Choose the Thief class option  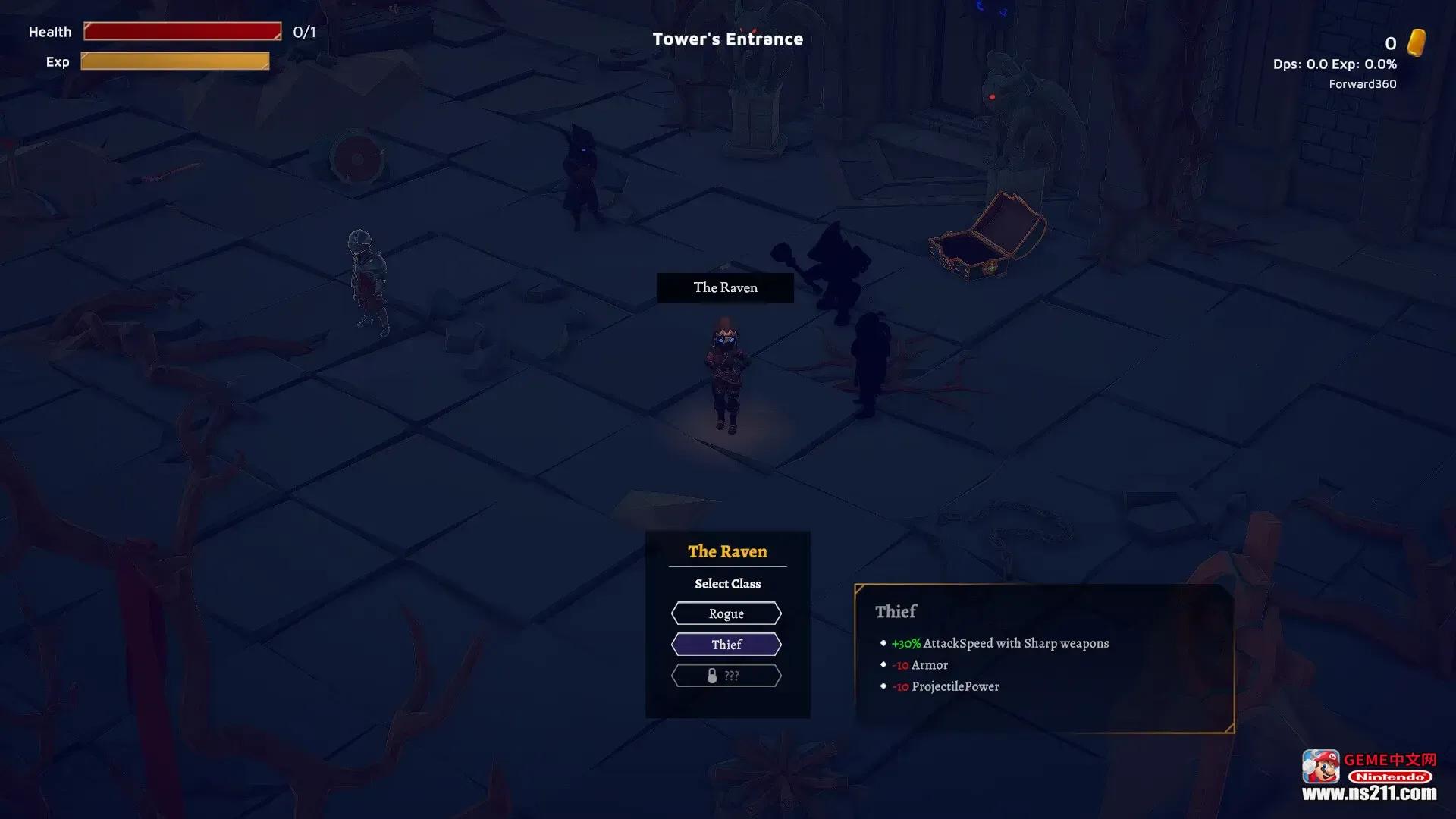coord(726,645)
